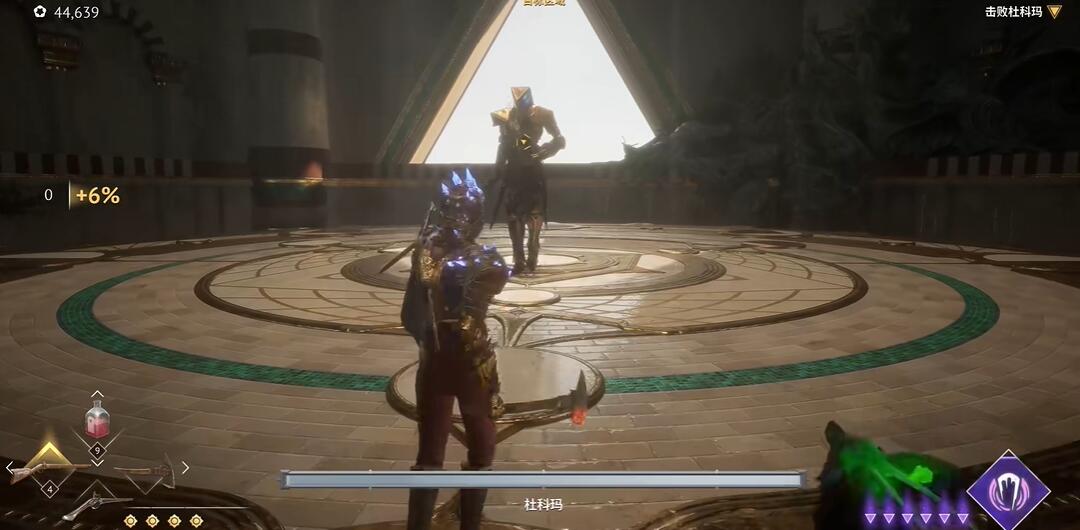Image resolution: width=1080 pixels, height=530 pixels.
Task: Switch to the crossbow-style weapon slot
Action: tap(147, 470)
